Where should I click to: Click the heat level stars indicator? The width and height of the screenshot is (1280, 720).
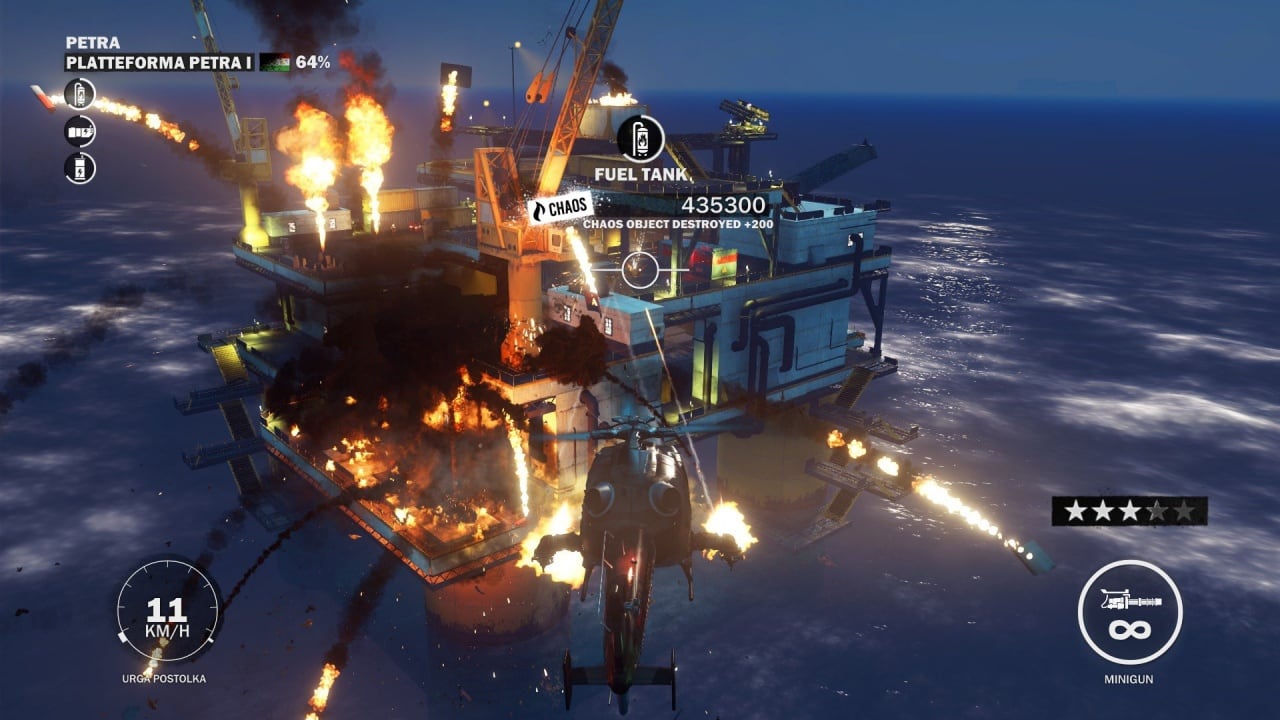pyautogui.click(x=1129, y=511)
